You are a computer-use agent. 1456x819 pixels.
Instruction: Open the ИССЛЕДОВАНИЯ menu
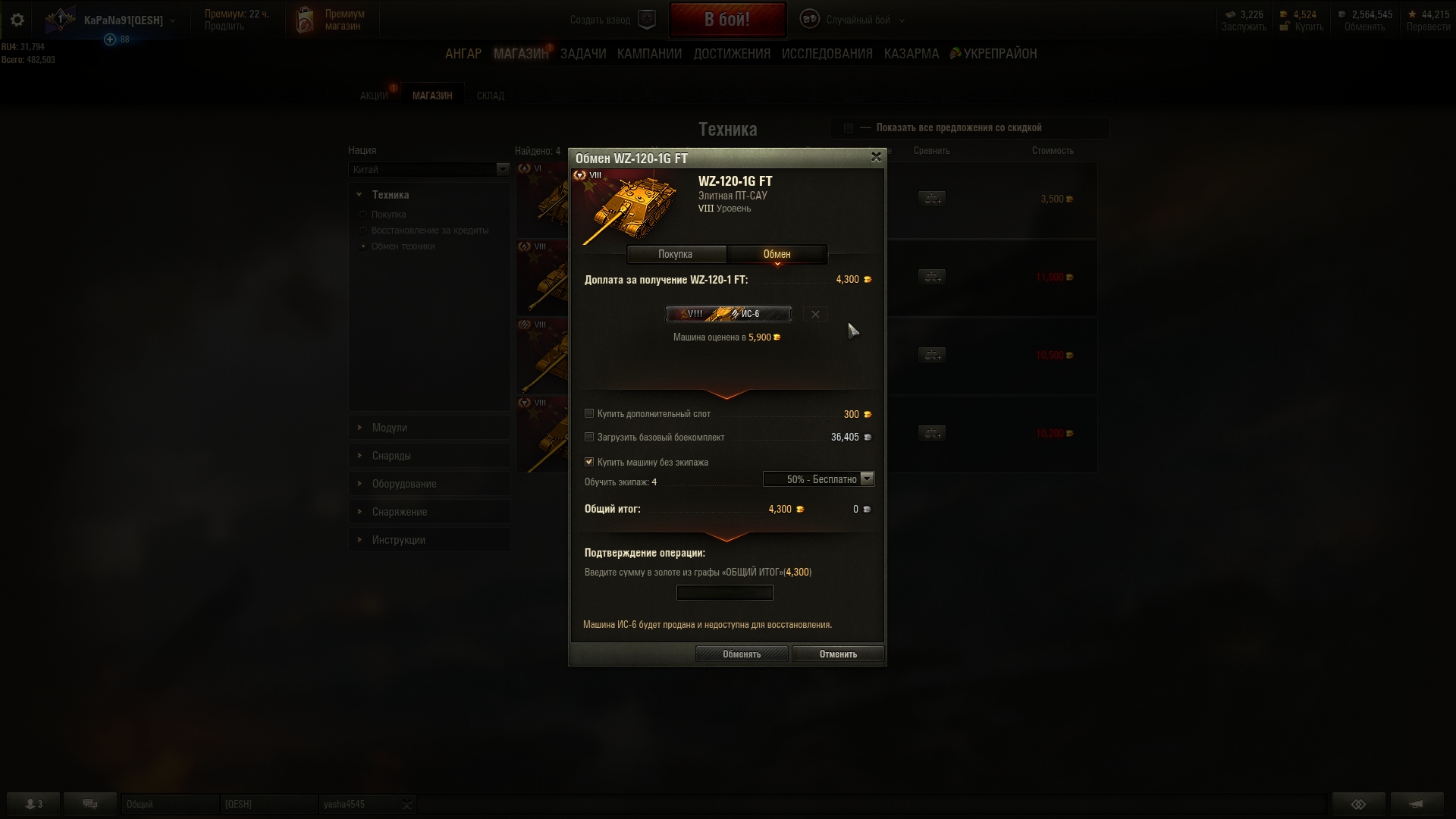tap(827, 54)
